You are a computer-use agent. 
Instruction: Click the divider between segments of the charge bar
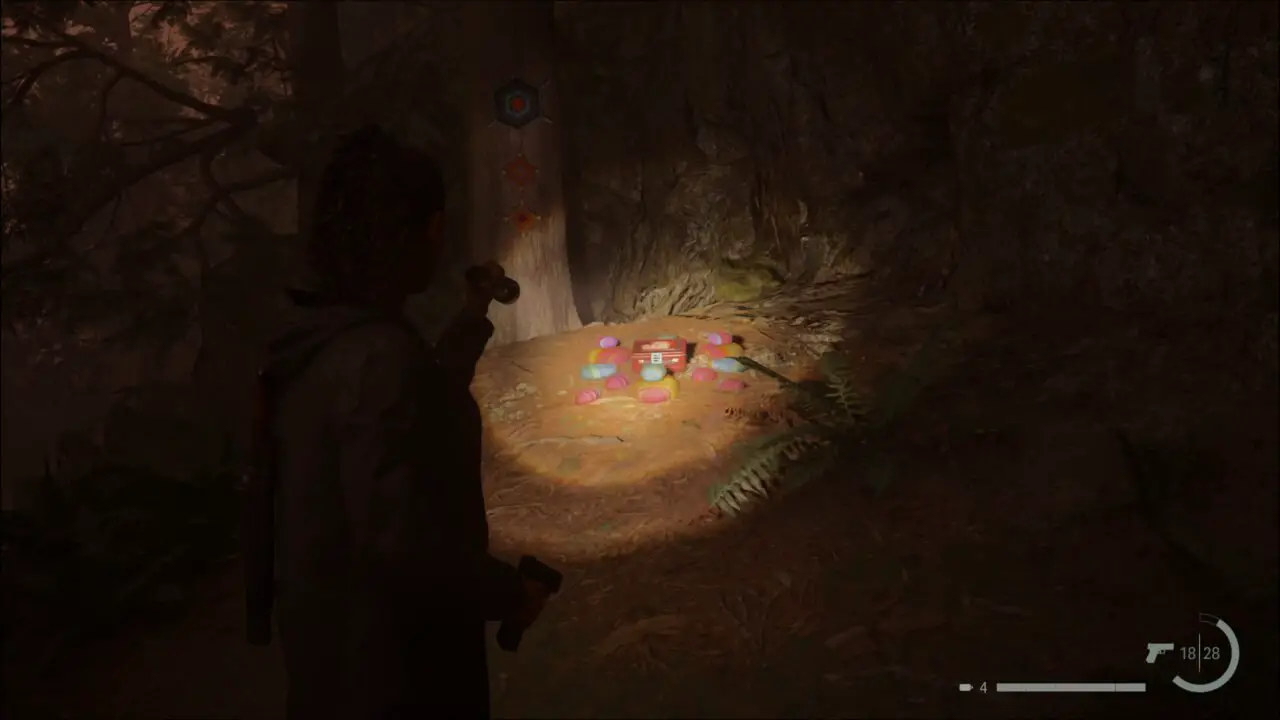(x=1115, y=687)
